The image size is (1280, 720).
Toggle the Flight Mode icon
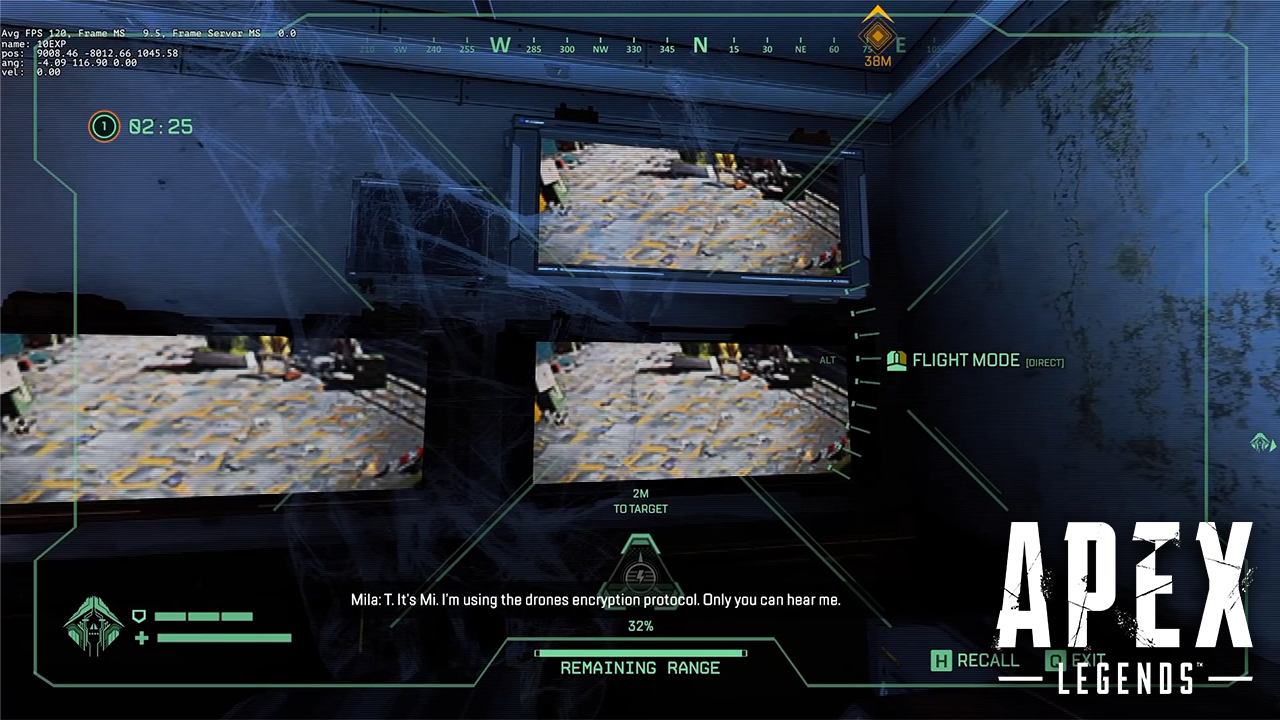(896, 360)
